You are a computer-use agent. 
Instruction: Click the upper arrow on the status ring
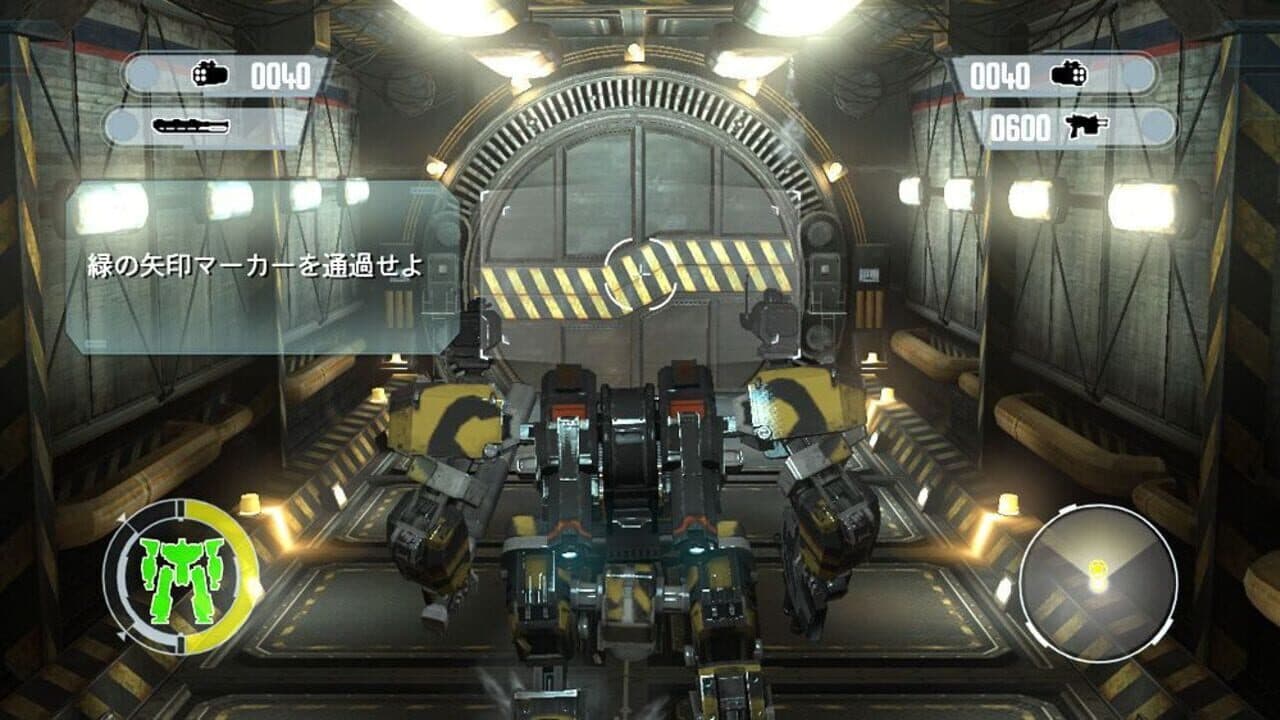(x=122, y=518)
